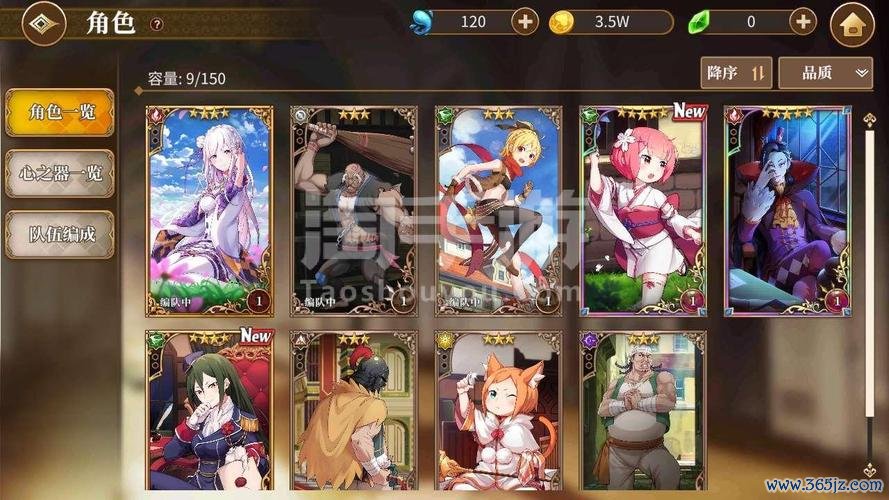The image size is (889, 500).
Task: Toggle the 降序 sort order button
Action: [736, 72]
